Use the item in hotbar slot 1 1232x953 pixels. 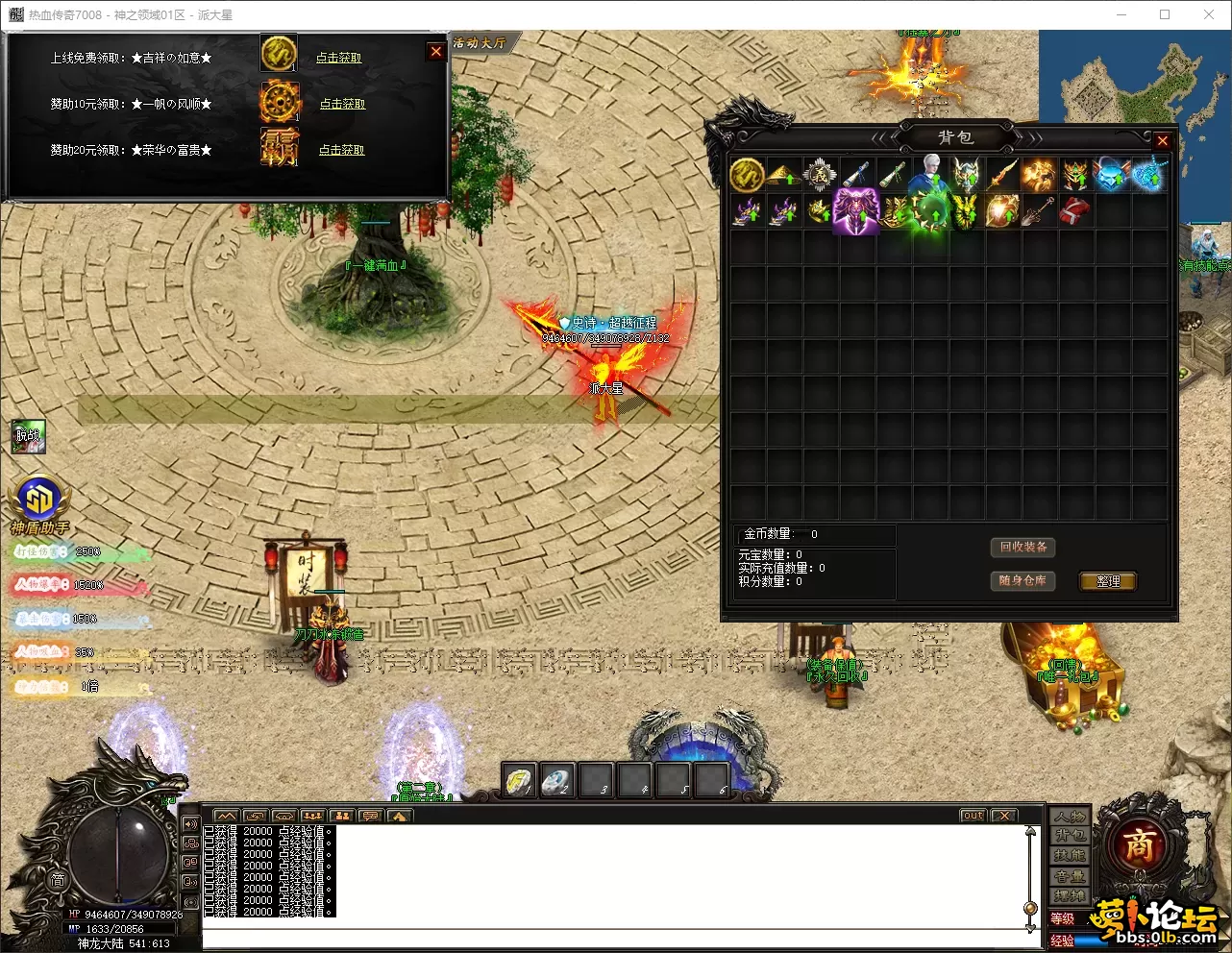click(x=520, y=780)
